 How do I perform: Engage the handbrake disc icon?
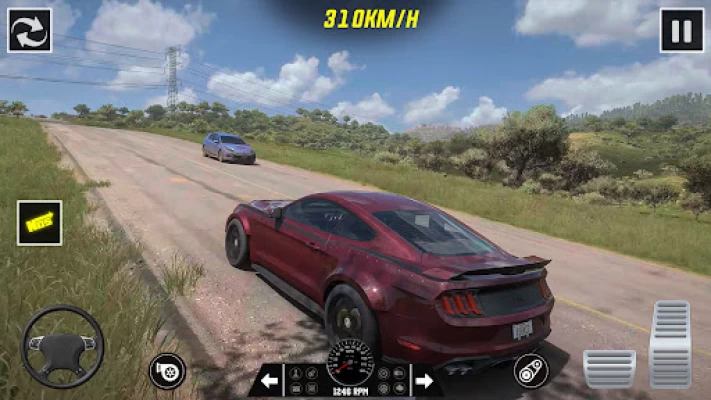pos(531,370)
